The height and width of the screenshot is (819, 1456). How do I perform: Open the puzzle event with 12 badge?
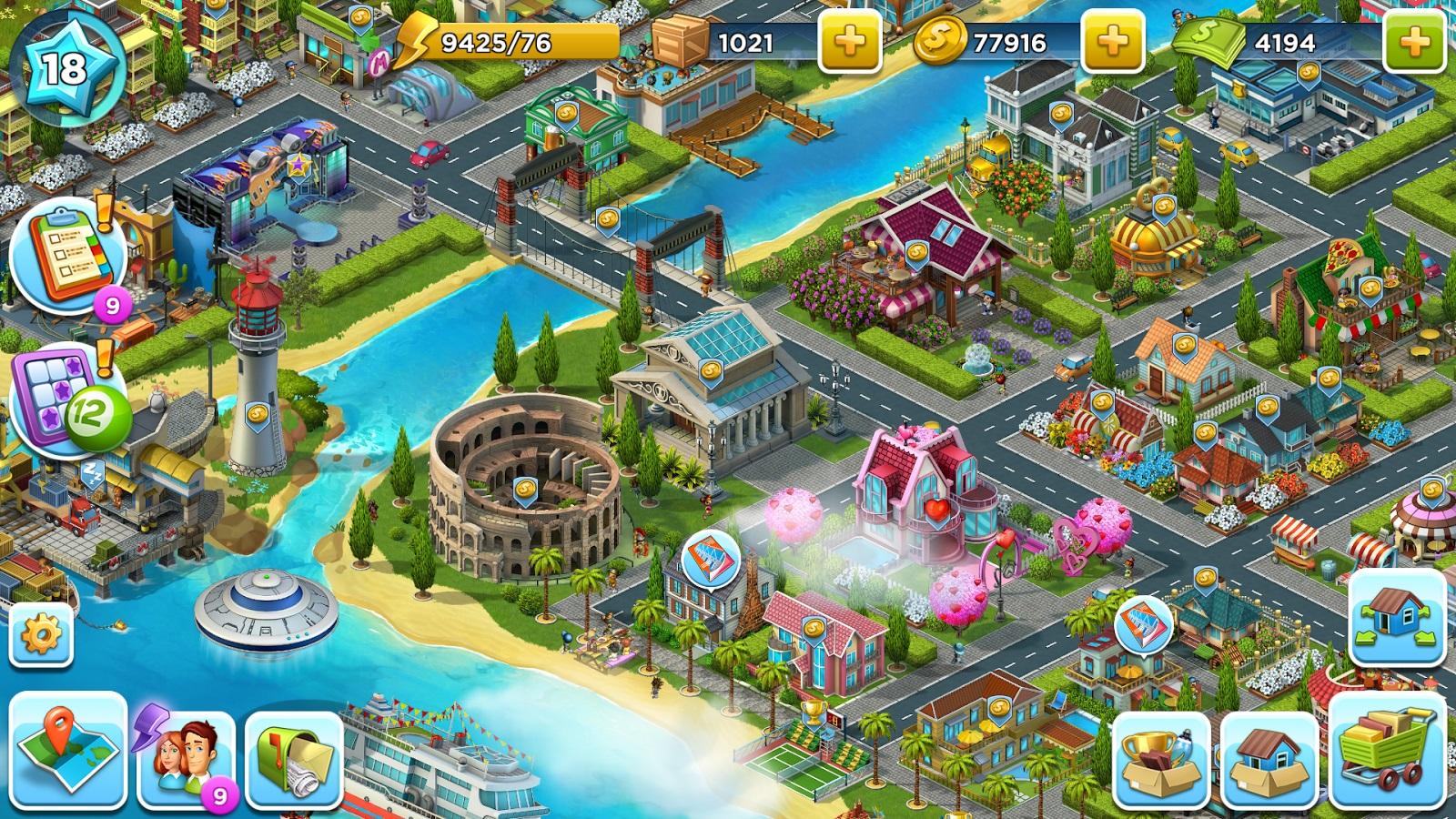pos(62,400)
